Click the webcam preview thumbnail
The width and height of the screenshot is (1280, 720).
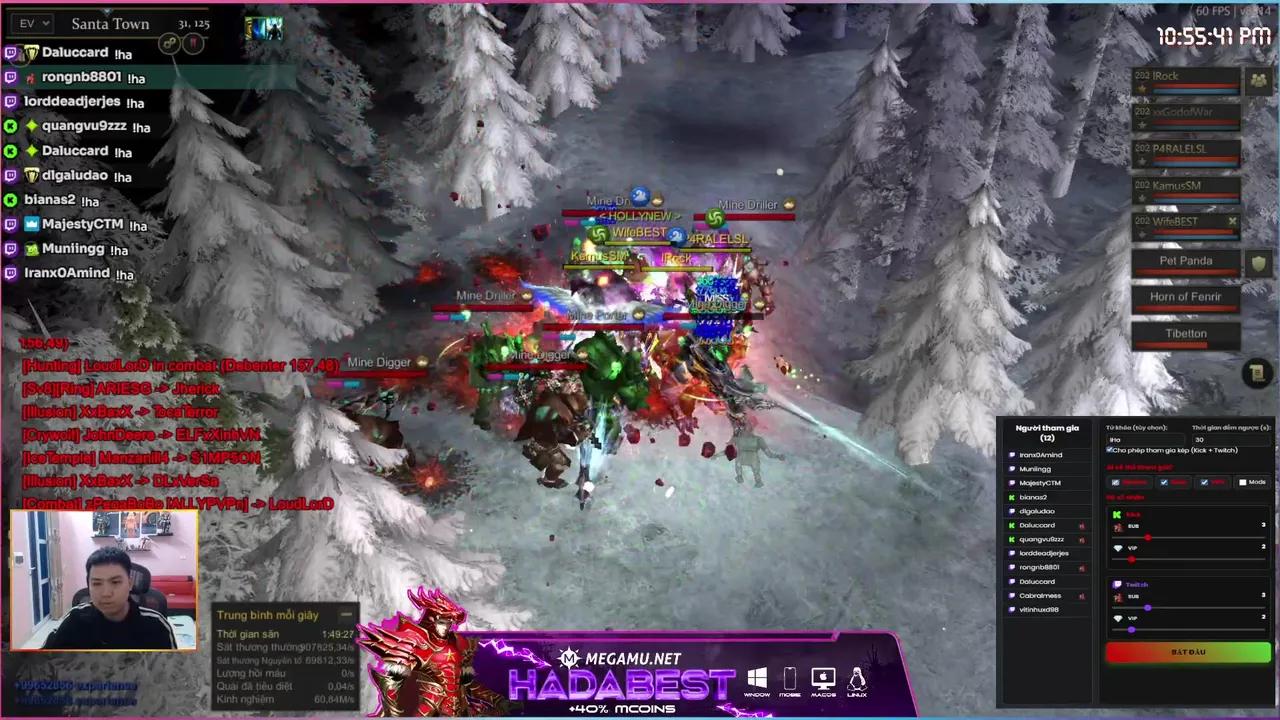click(103, 580)
